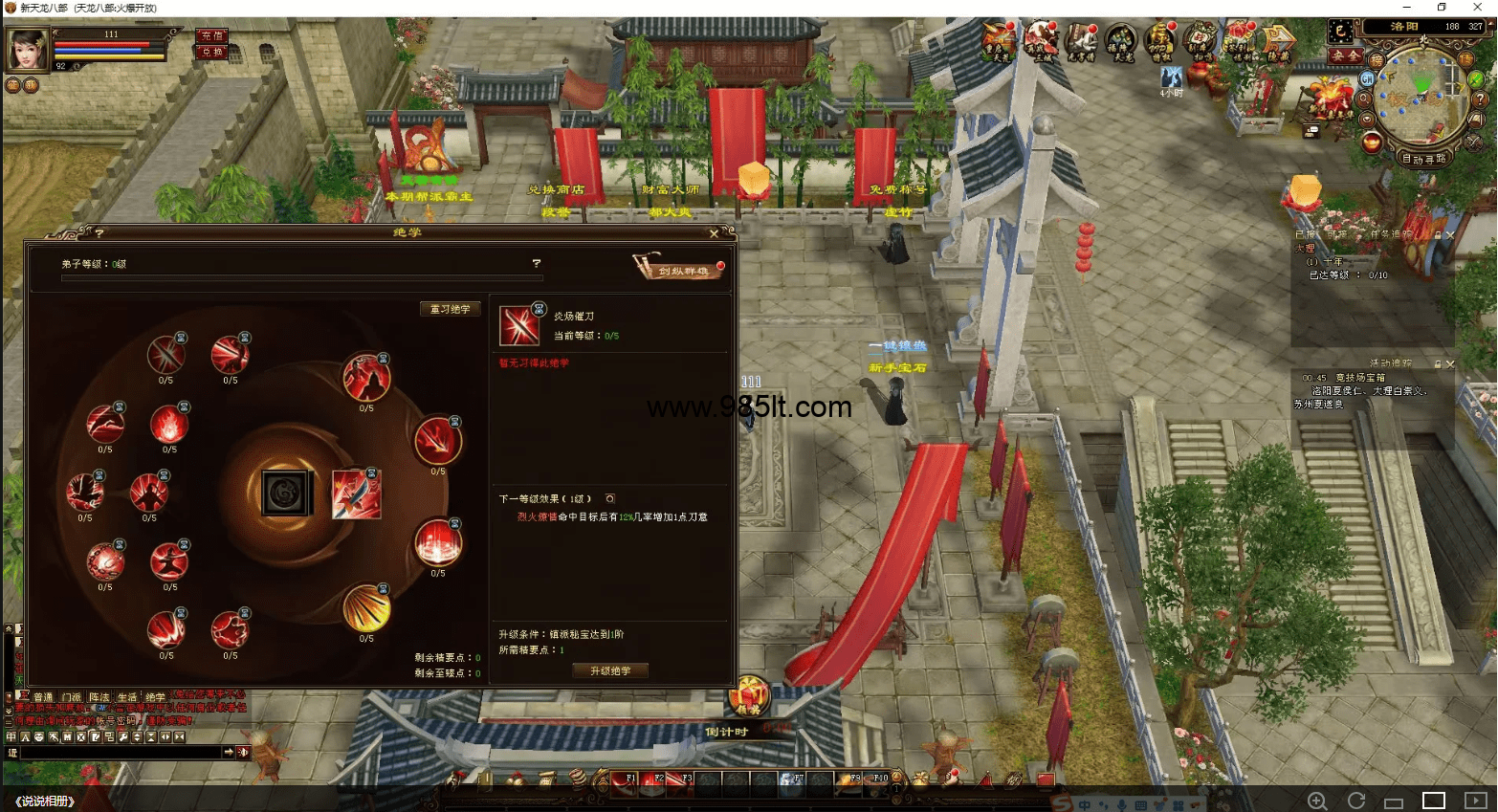Select the central saber skill square icon
1498x812 pixels.
(356, 494)
